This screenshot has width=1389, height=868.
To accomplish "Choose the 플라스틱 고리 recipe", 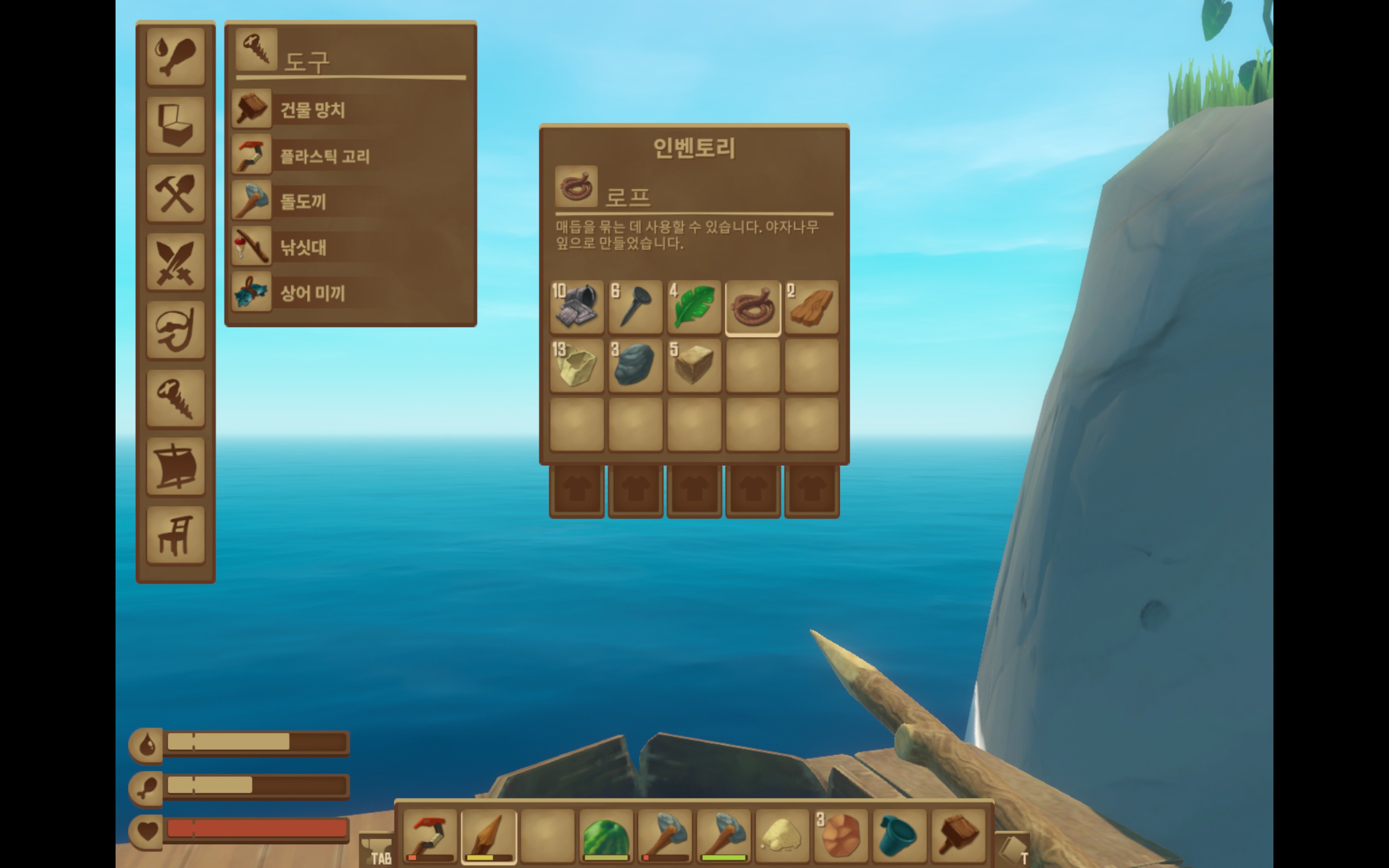I will (x=324, y=156).
